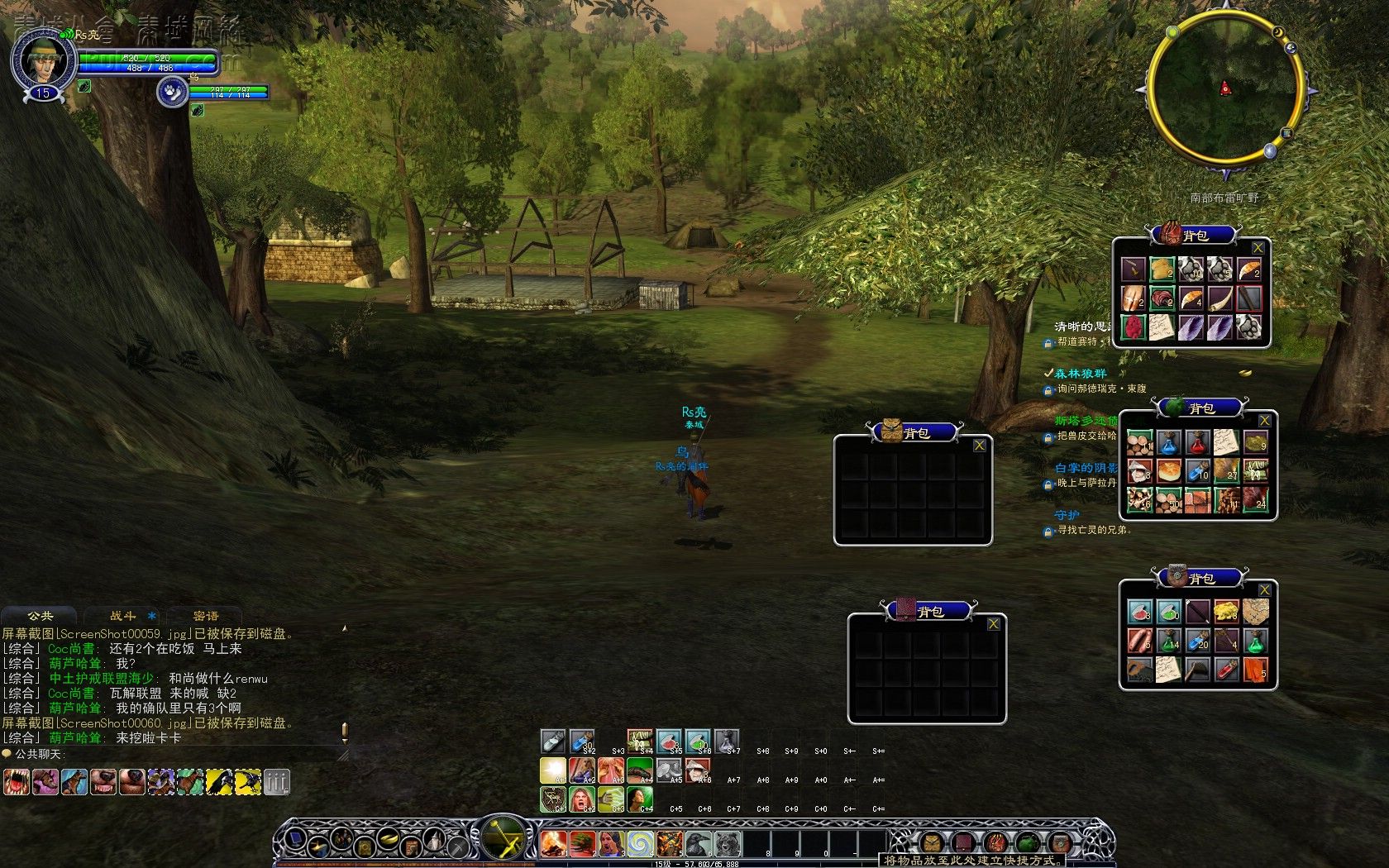Select the 公共 chat tab
The image size is (1389, 868).
pyautogui.click(x=40, y=616)
